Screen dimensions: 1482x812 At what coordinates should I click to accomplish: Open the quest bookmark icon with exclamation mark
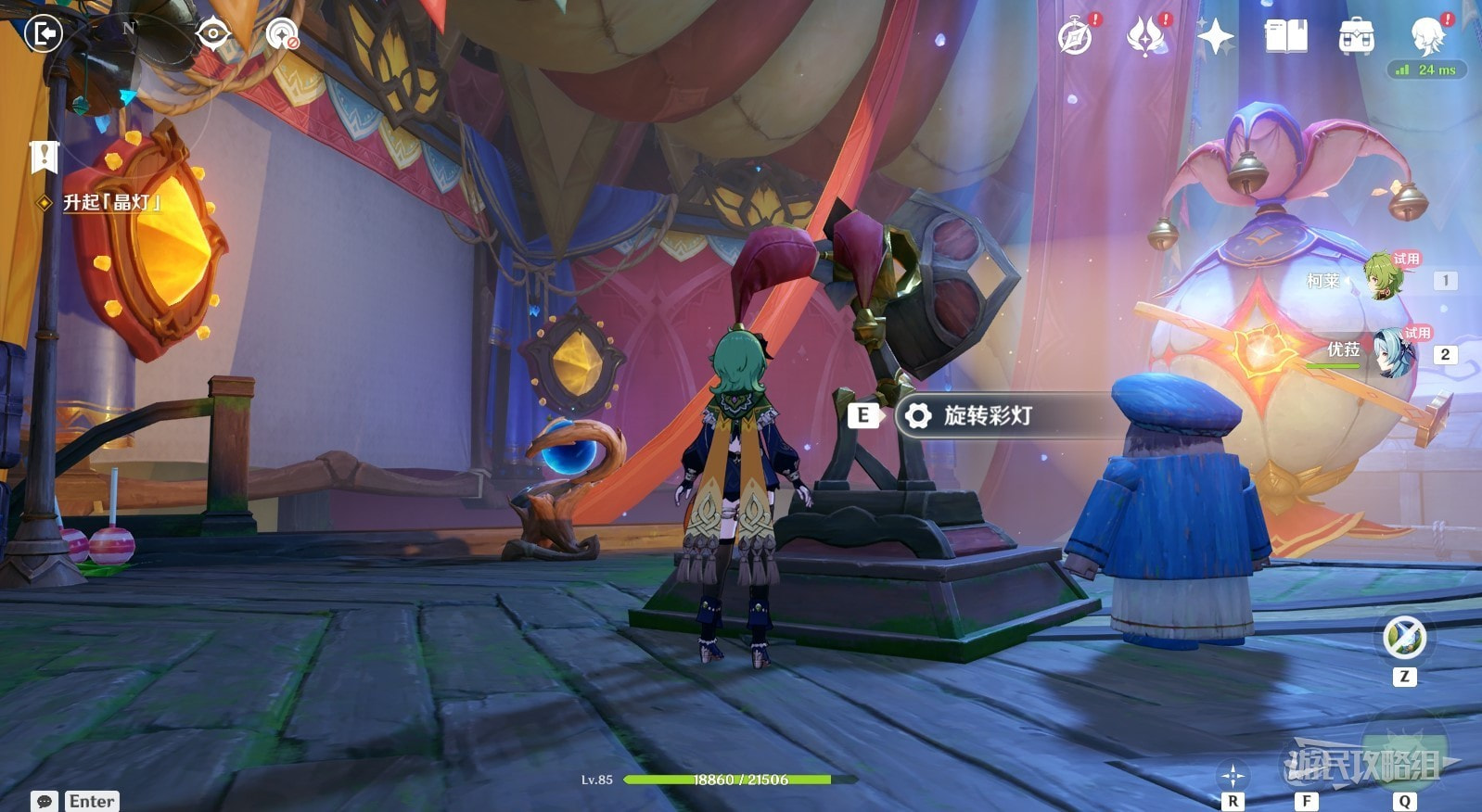click(x=44, y=157)
